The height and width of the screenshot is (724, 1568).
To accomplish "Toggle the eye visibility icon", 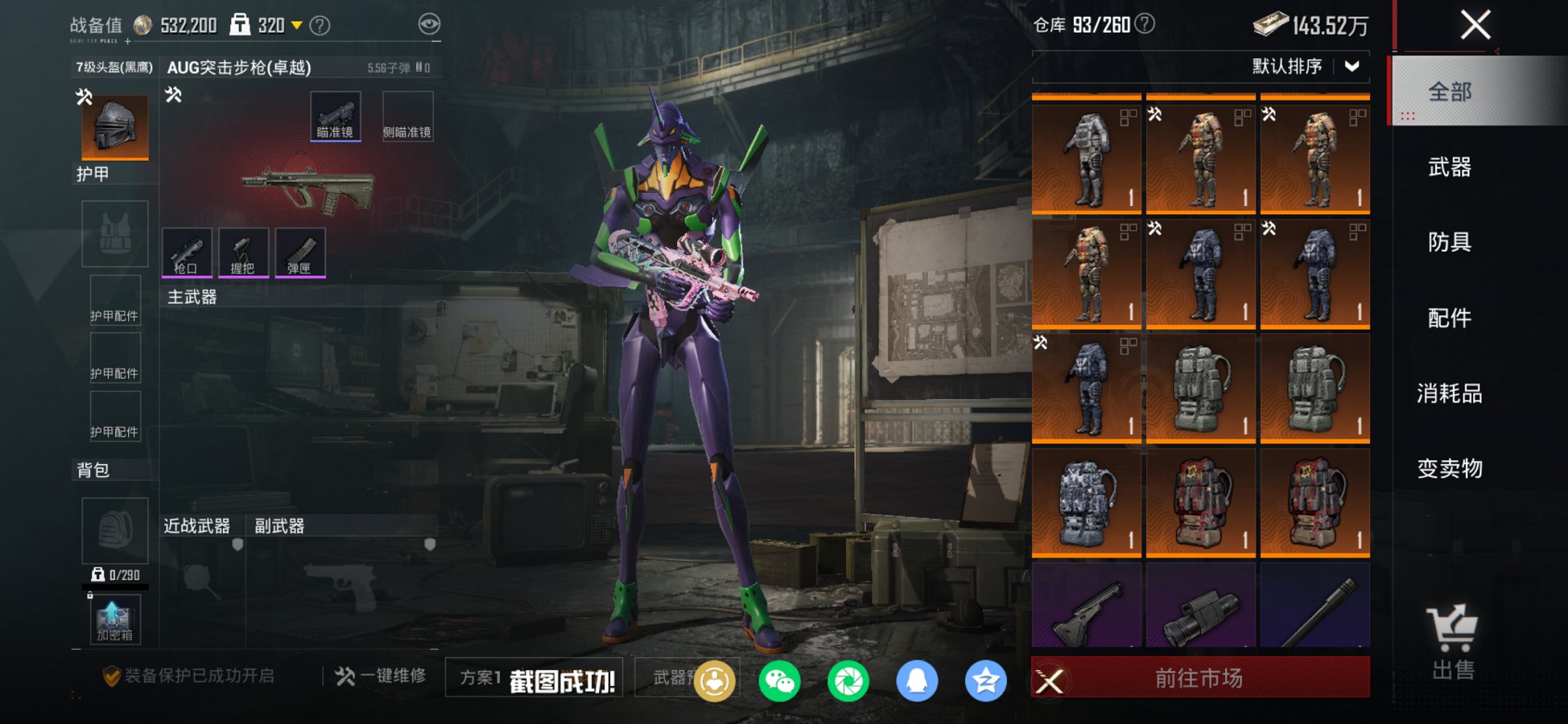I will click(x=429, y=24).
